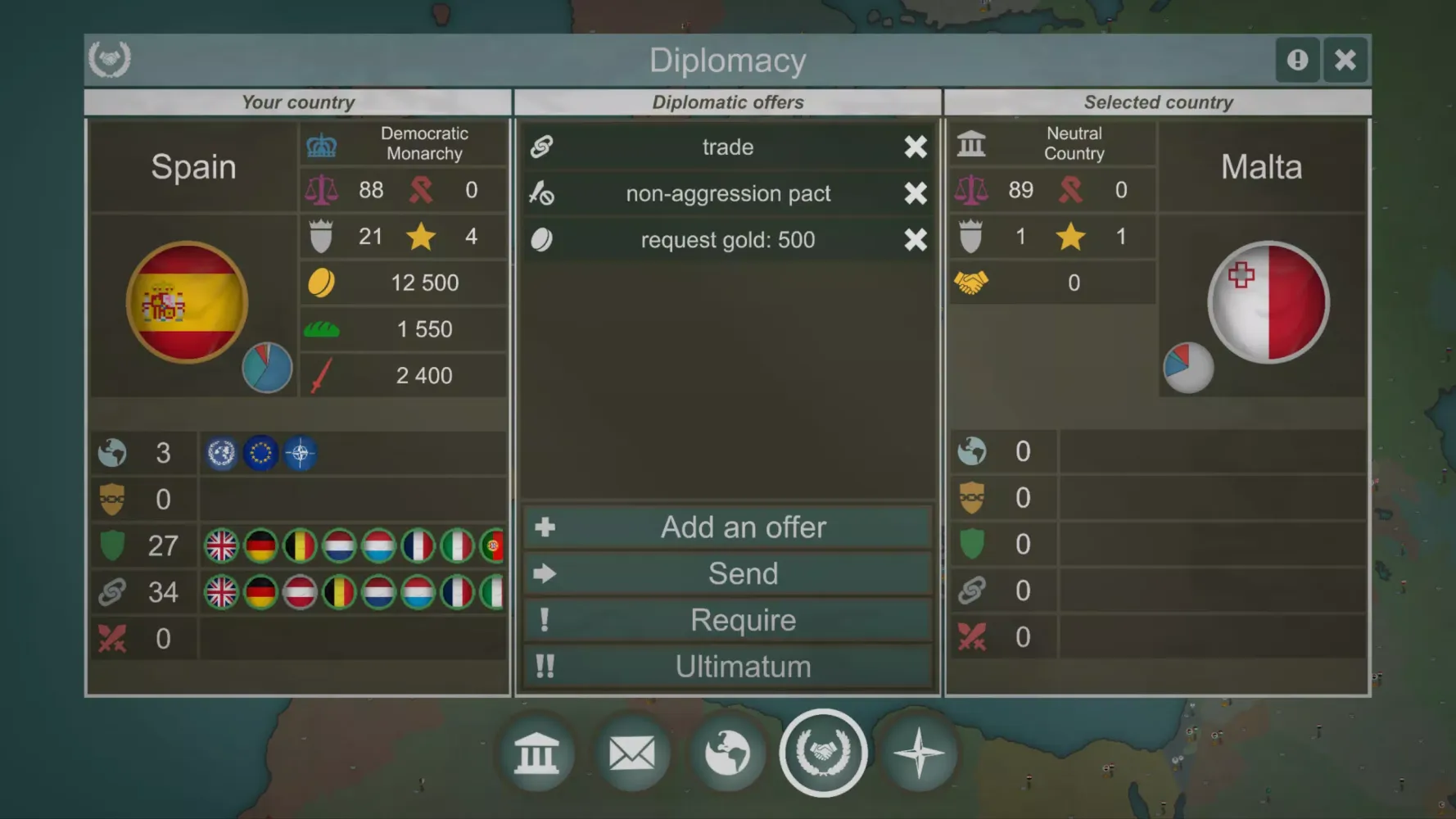Open the messages envelope icon

point(633,753)
